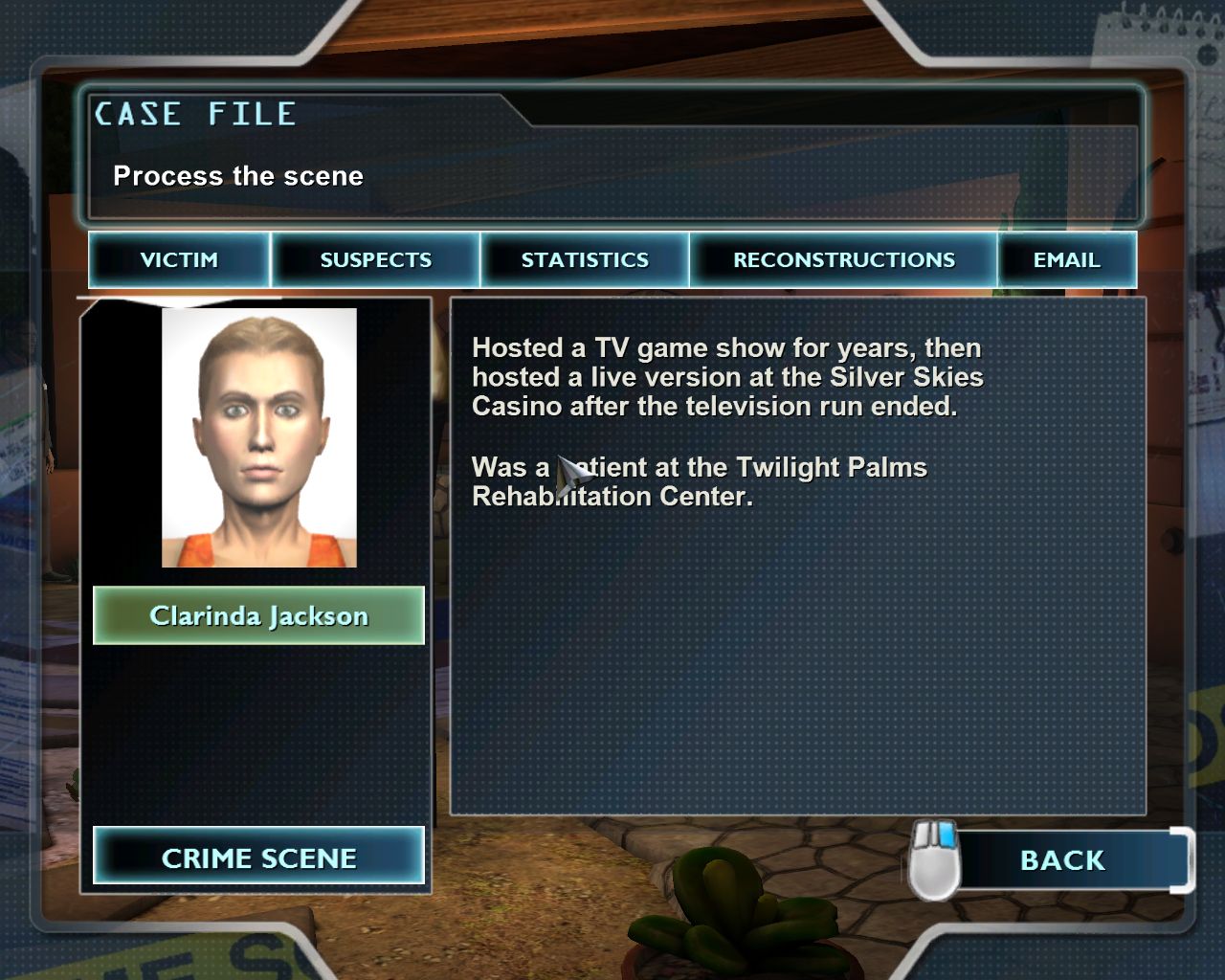The height and width of the screenshot is (980, 1225).
Task: Open the Email tab
Action: click(x=1066, y=259)
